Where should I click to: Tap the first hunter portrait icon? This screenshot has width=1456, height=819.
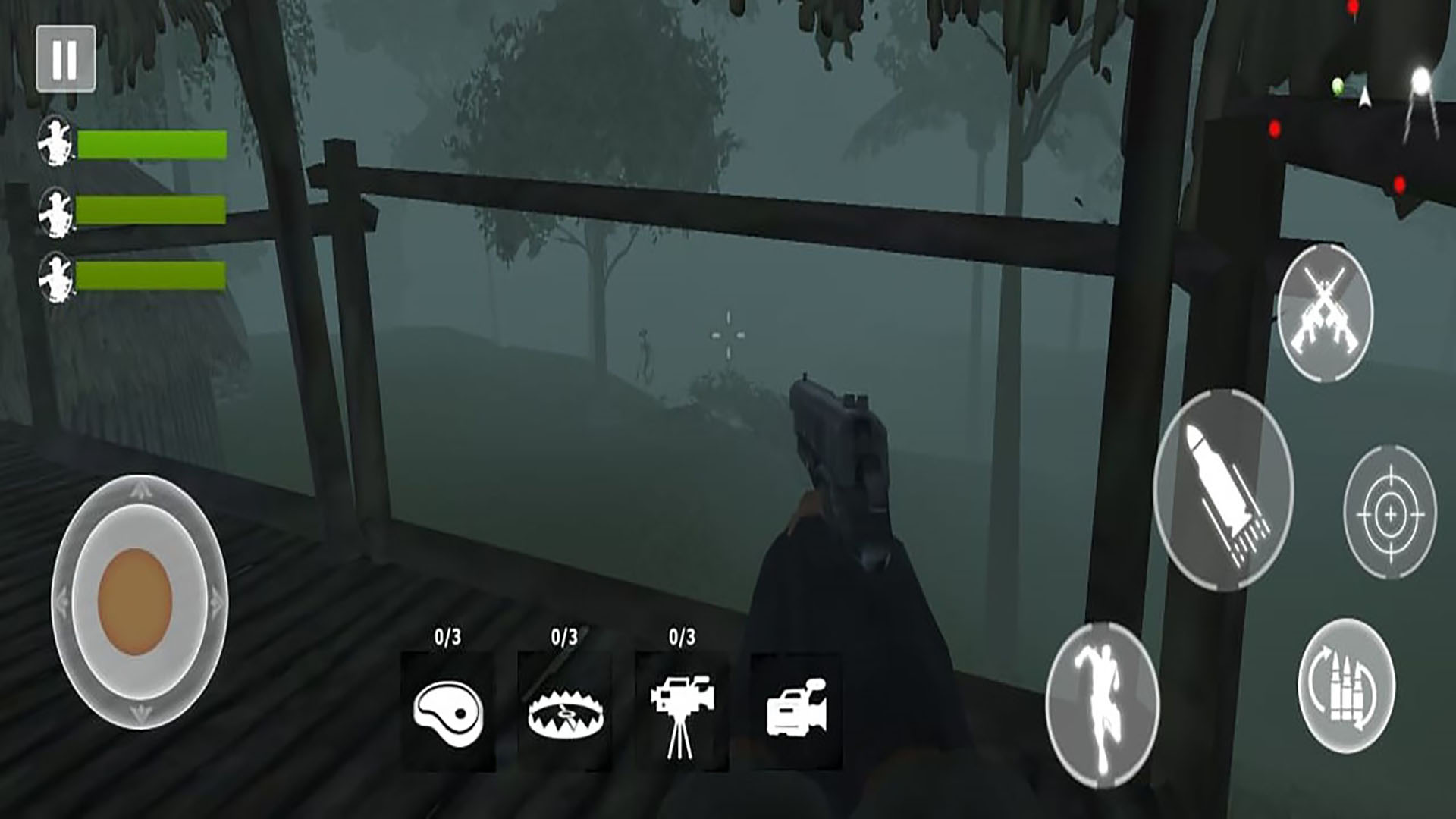click(x=55, y=140)
